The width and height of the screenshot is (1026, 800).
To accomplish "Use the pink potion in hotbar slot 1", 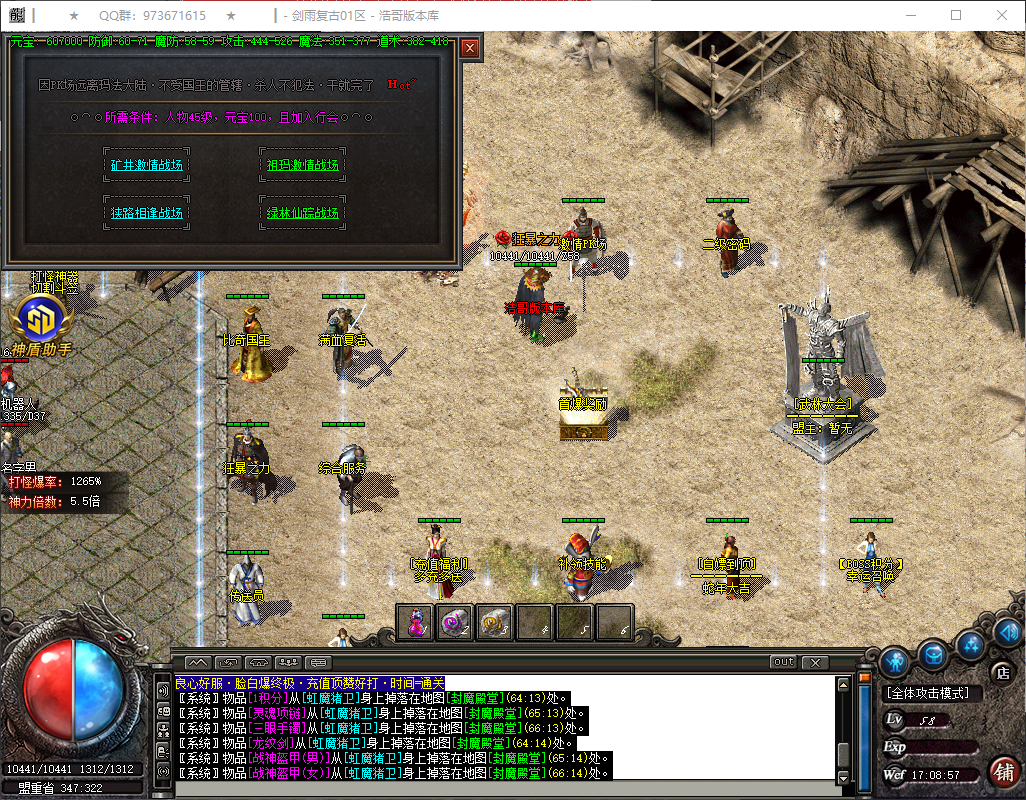I will pos(415,622).
